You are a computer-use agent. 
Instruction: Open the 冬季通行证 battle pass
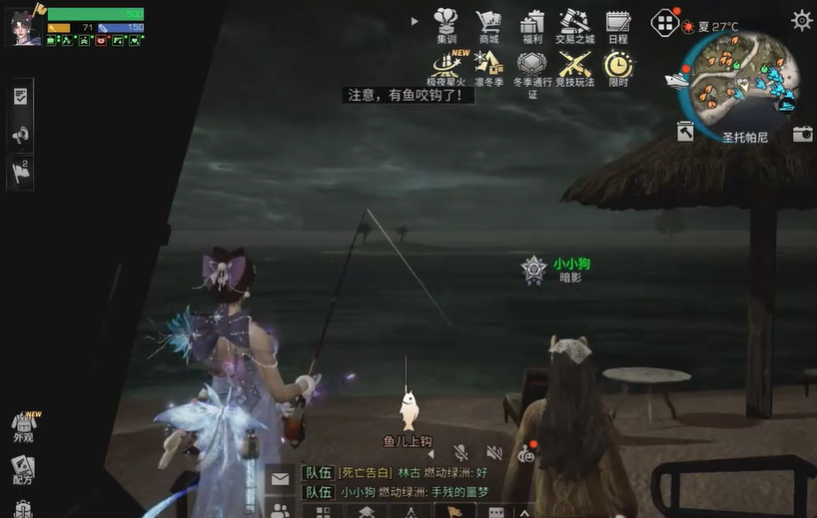[532, 67]
